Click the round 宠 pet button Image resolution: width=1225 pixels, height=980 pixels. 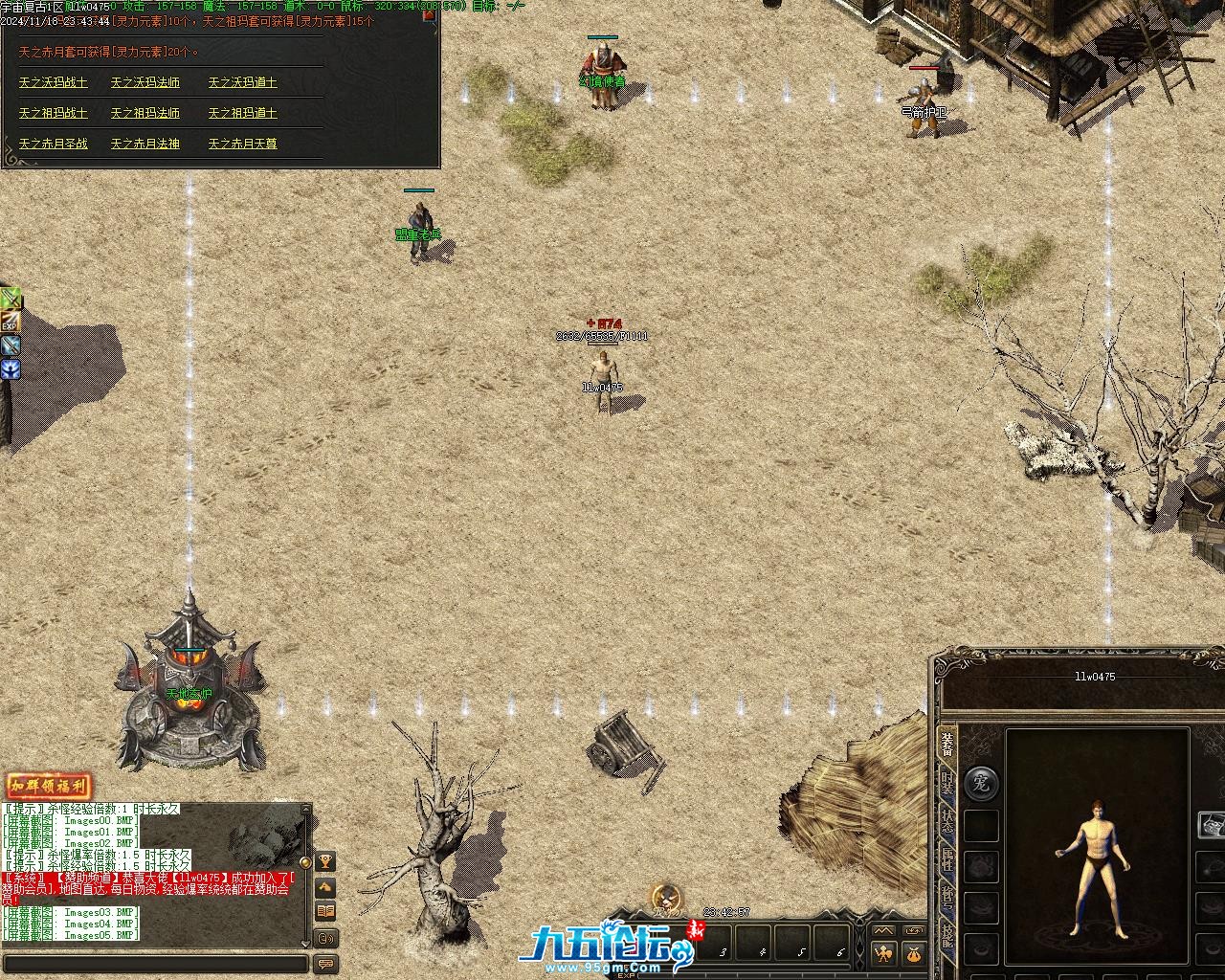[x=981, y=783]
